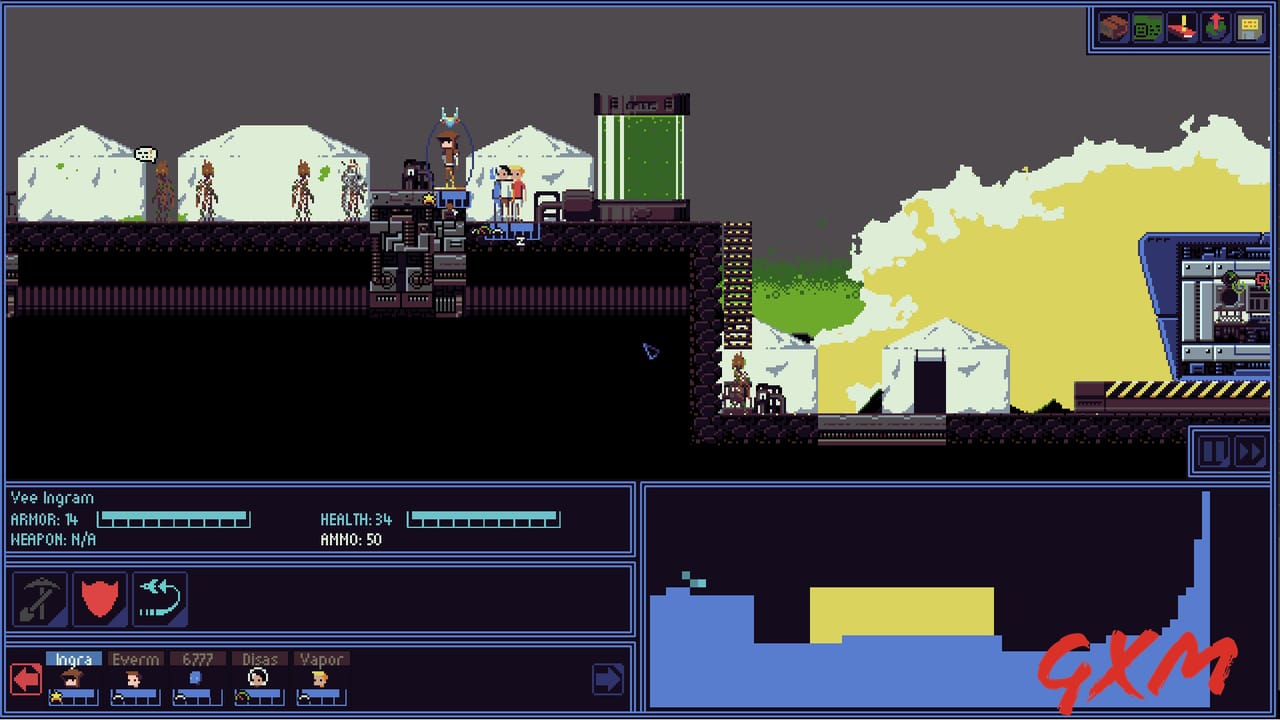Enable fast-forward game speed
Screen dimensions: 1280x720
pos(1249,452)
